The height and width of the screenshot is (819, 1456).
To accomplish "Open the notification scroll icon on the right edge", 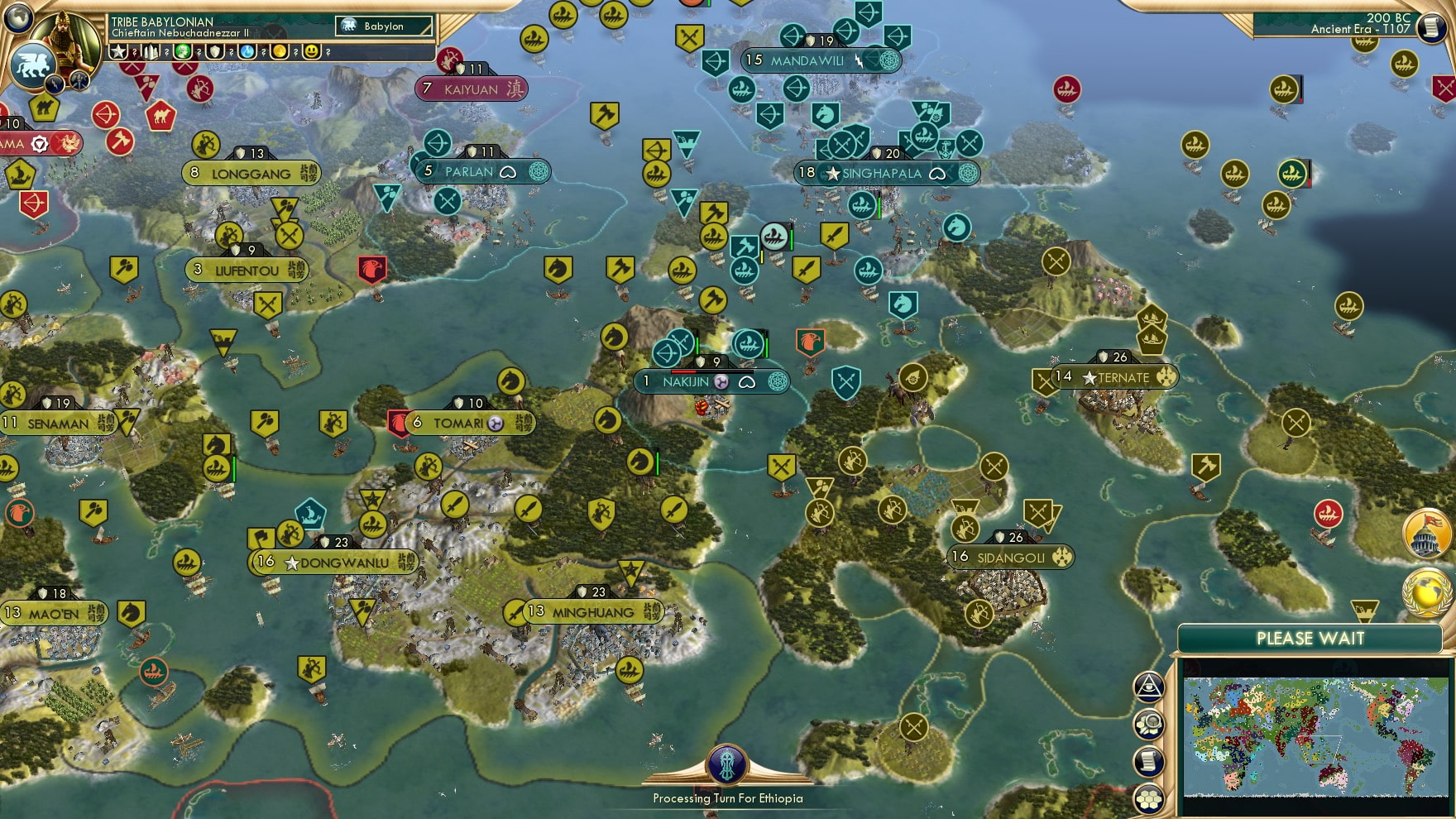I will (1148, 760).
